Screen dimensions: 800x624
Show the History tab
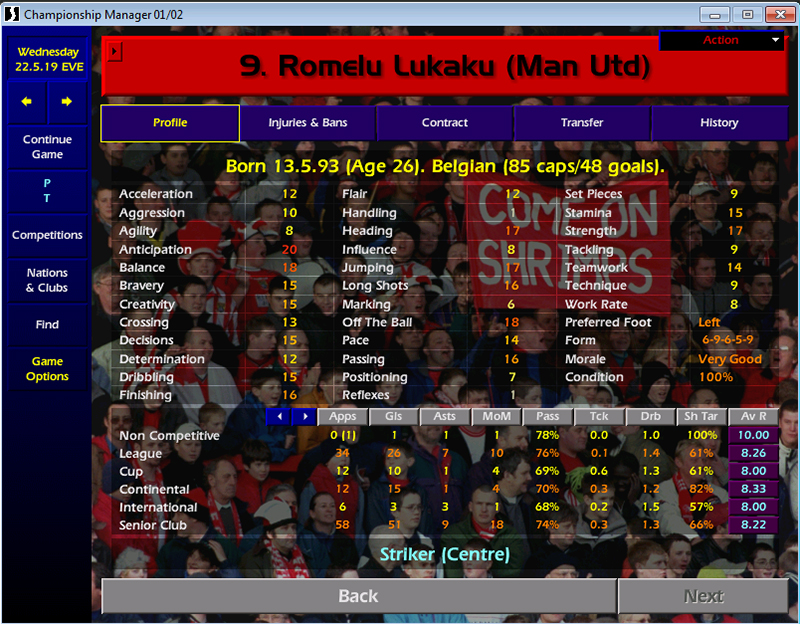click(x=719, y=123)
